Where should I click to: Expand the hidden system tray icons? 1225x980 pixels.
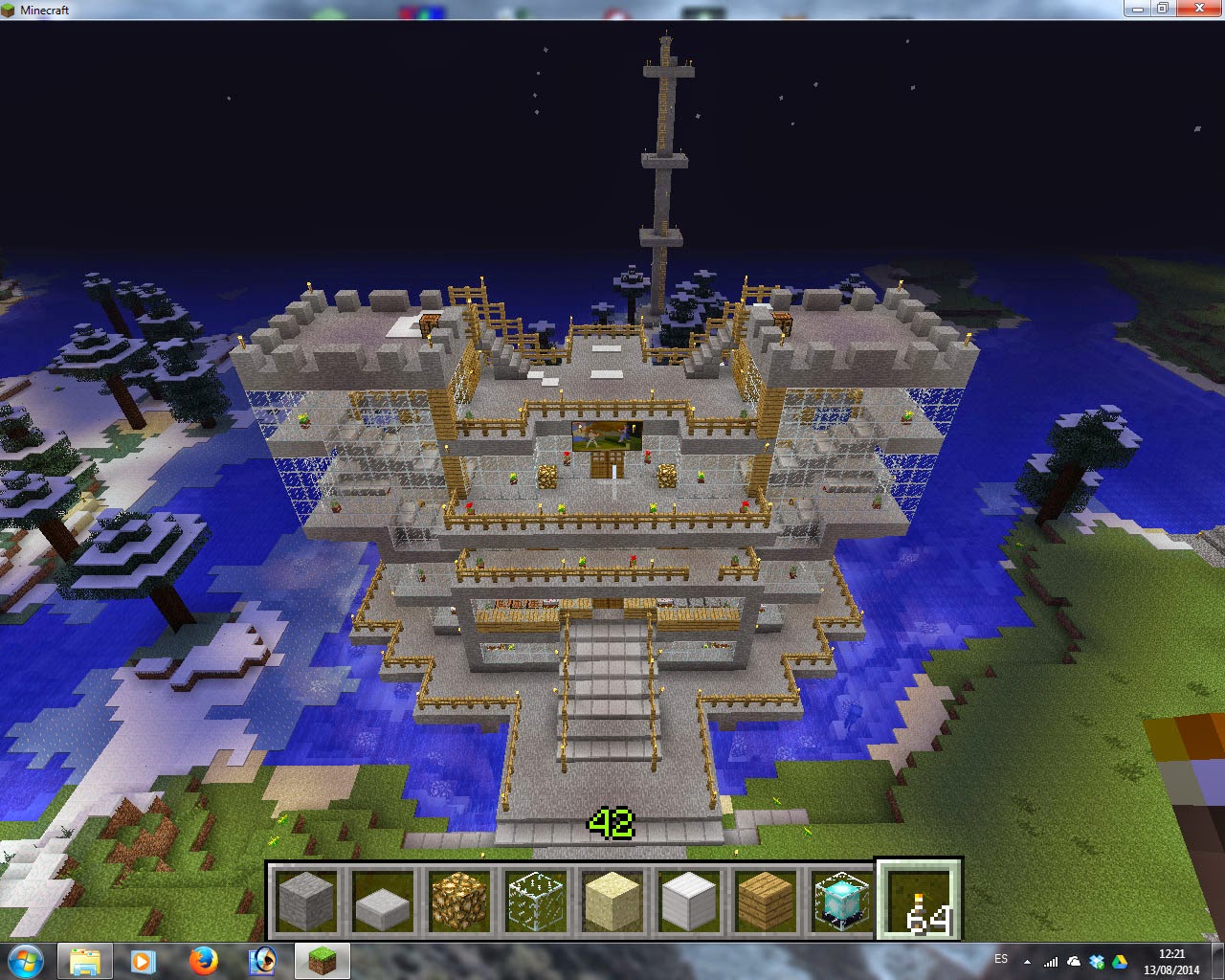pos(1028,960)
